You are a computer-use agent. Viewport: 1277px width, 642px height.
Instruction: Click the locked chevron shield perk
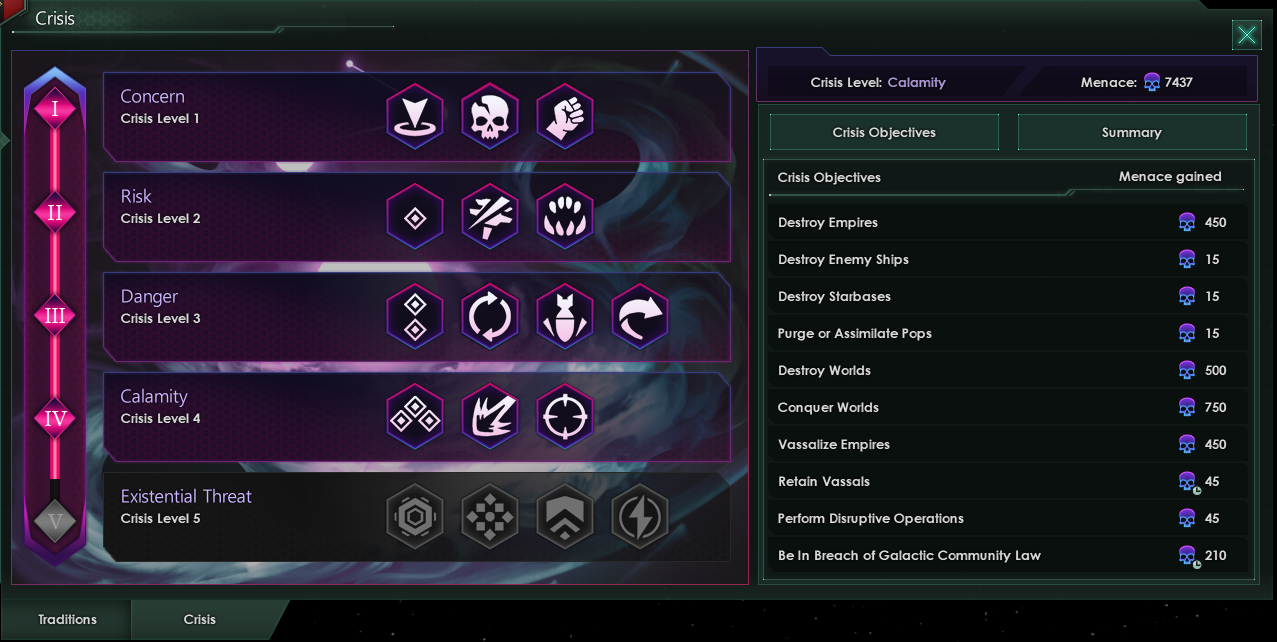(565, 516)
